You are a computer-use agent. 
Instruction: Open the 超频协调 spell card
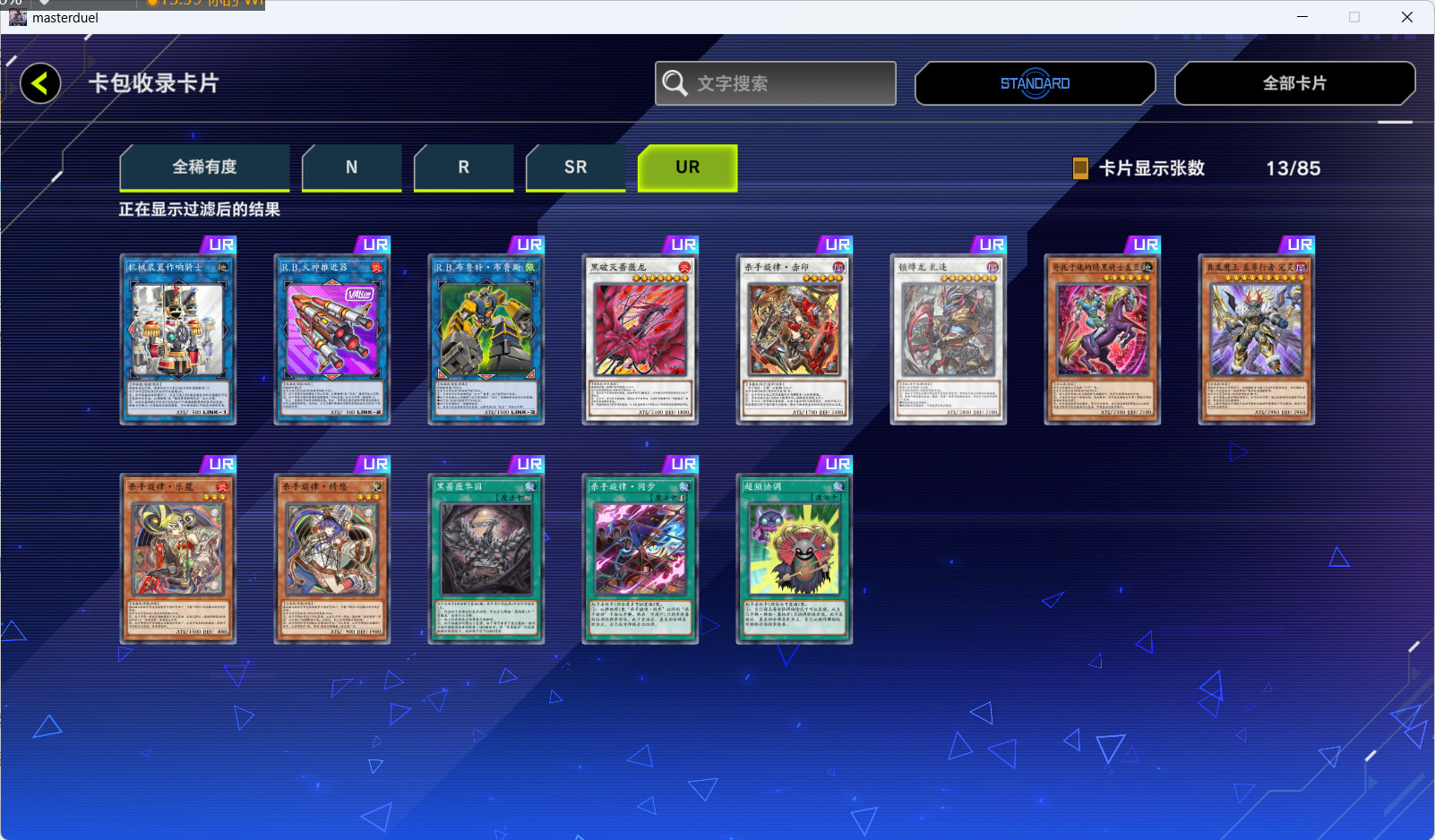[x=795, y=559]
